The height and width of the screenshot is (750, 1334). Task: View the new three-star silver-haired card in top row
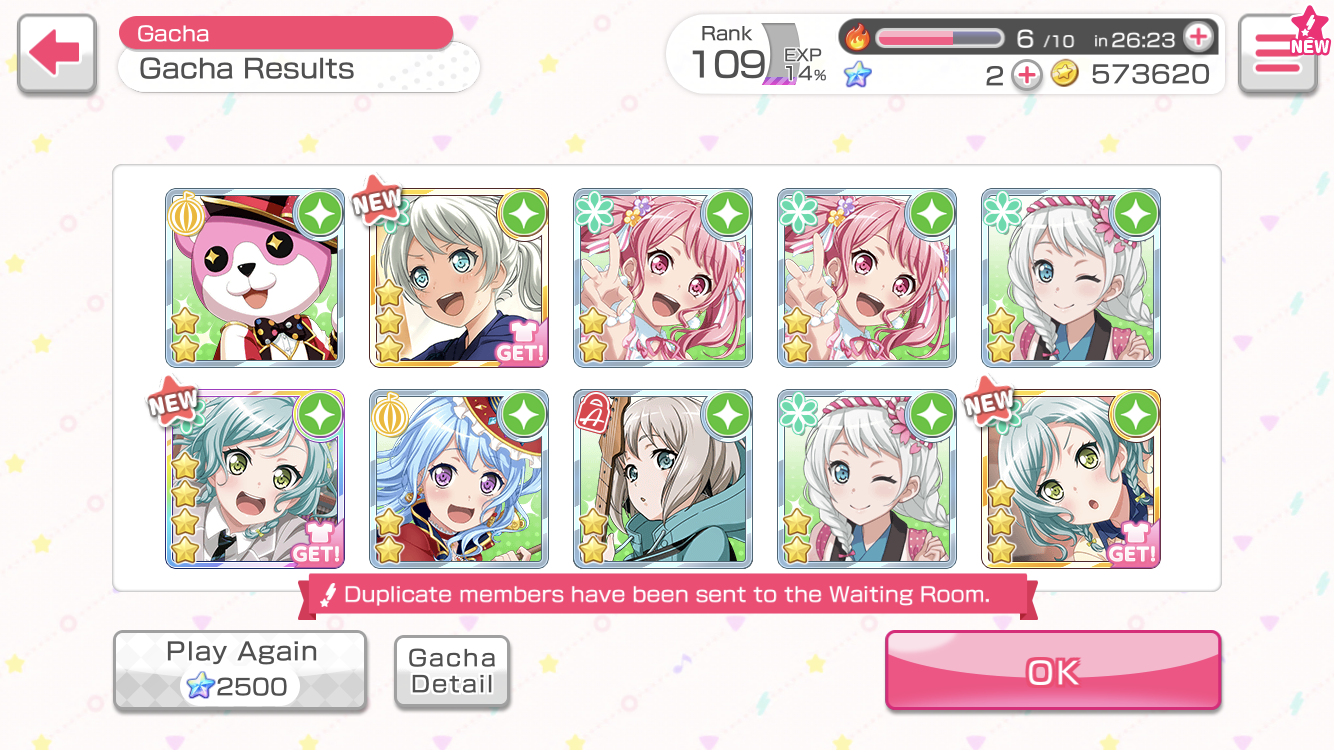point(459,278)
